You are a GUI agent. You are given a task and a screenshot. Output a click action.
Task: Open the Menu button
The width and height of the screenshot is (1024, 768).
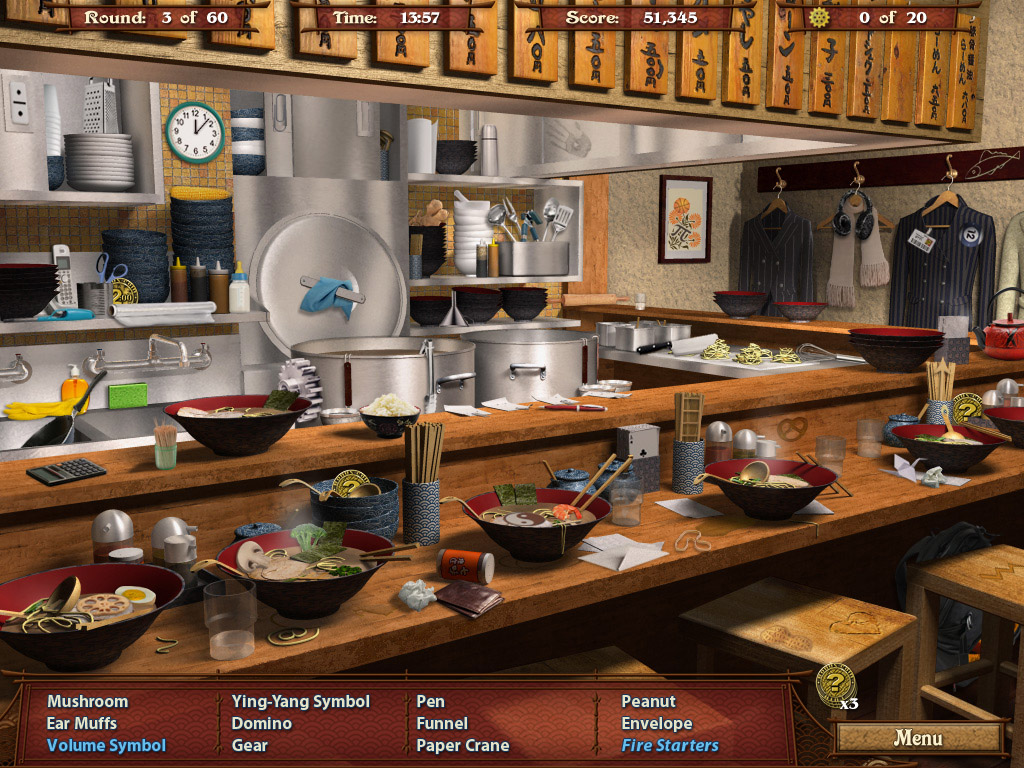tap(918, 738)
